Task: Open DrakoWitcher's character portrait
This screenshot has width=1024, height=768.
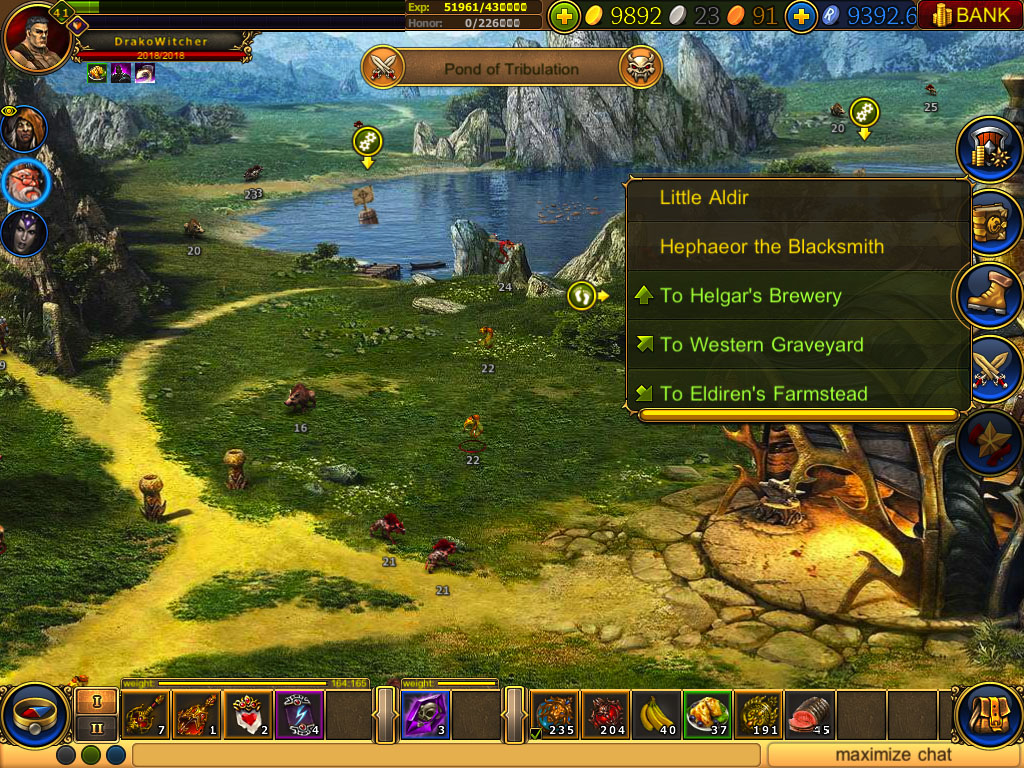Action: tap(36, 36)
